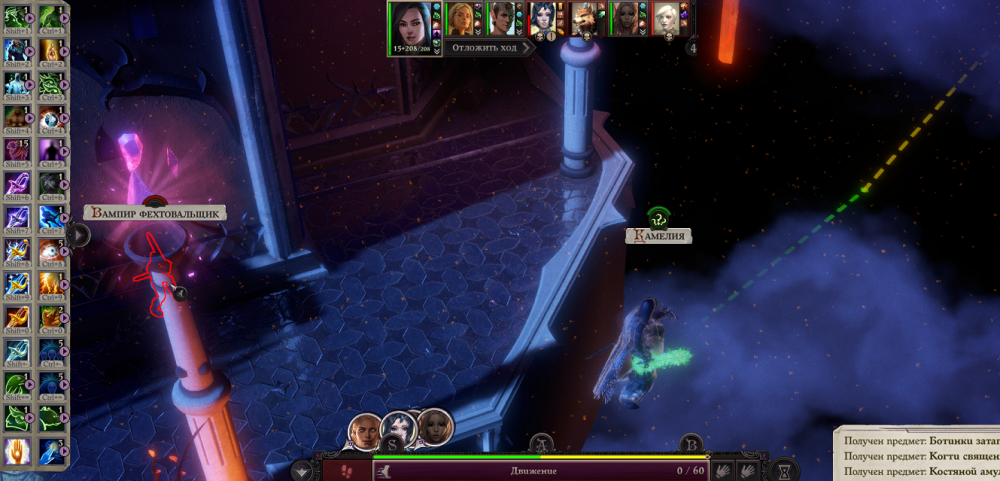Viewport: 1000px width, 481px height.
Task: Click the leftmost hand icon beside the hourglass
Action: click(x=722, y=468)
